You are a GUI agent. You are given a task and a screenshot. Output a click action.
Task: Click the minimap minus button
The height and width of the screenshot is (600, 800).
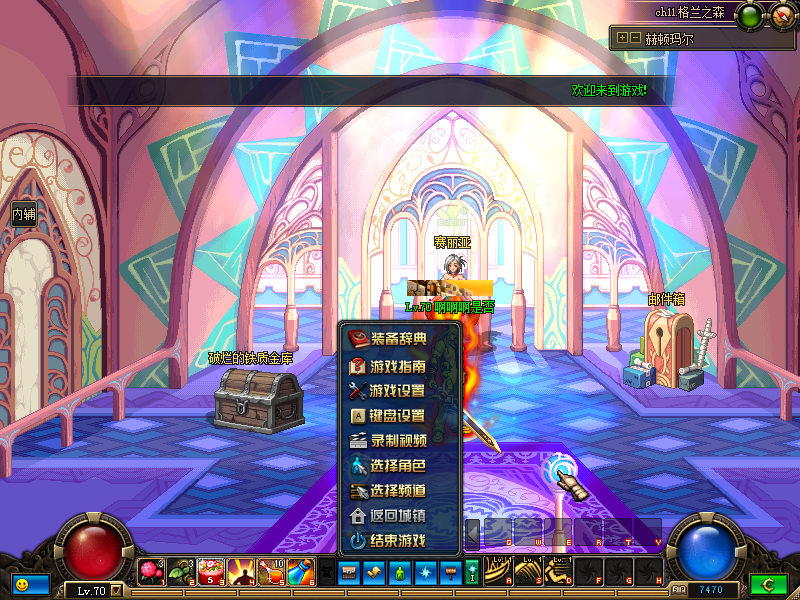[635, 38]
